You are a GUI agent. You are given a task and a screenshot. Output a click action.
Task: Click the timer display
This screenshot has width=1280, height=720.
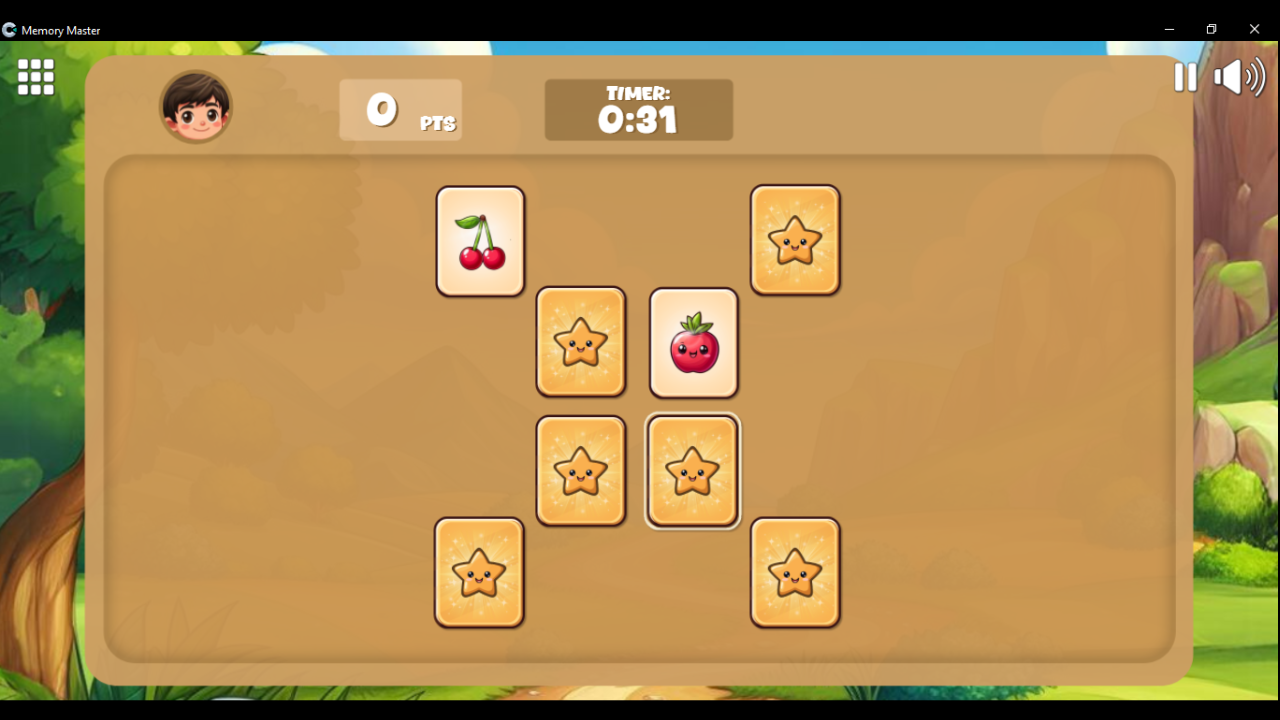click(x=639, y=109)
